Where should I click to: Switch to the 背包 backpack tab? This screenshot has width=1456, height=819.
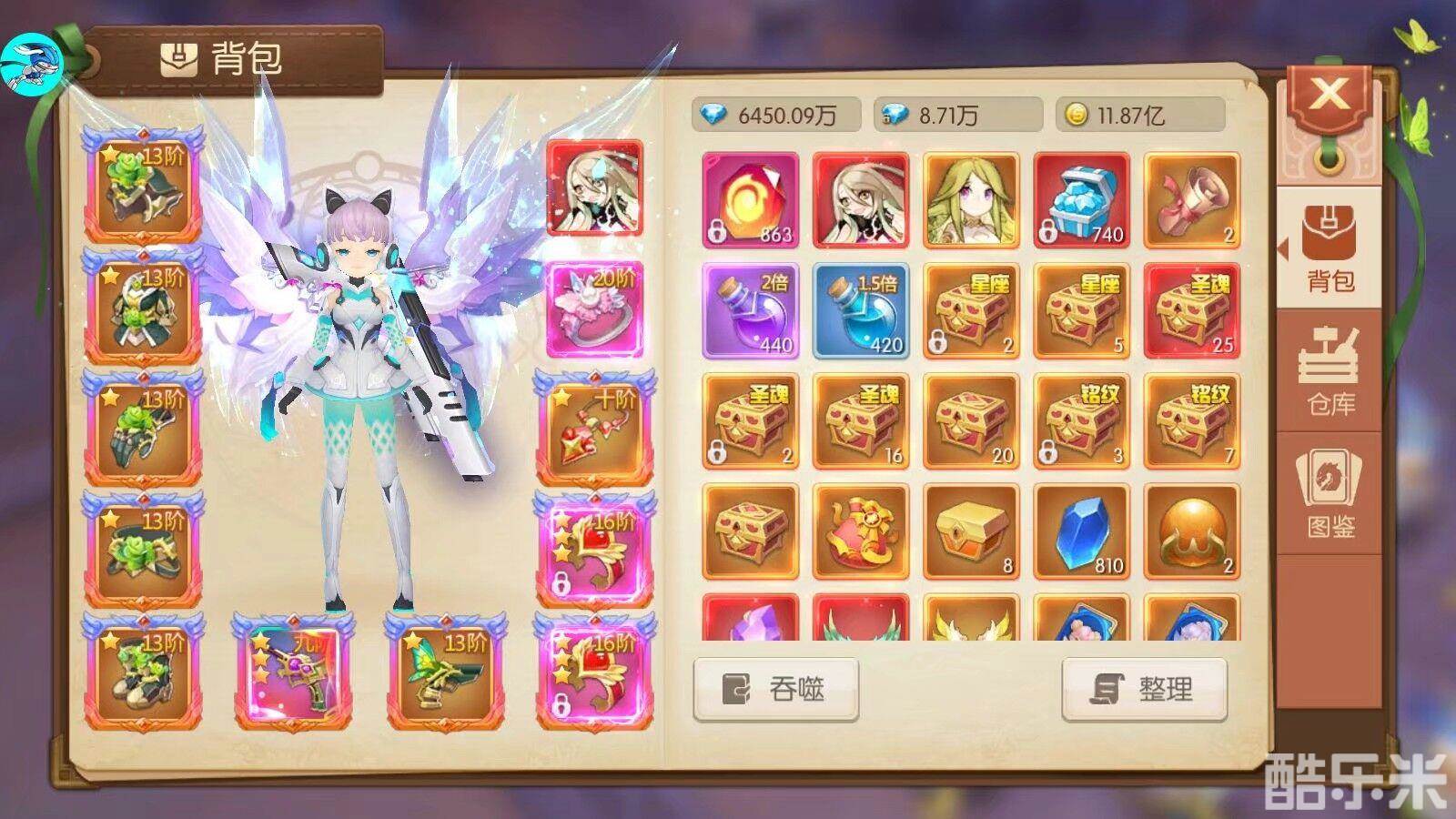[x=1330, y=244]
